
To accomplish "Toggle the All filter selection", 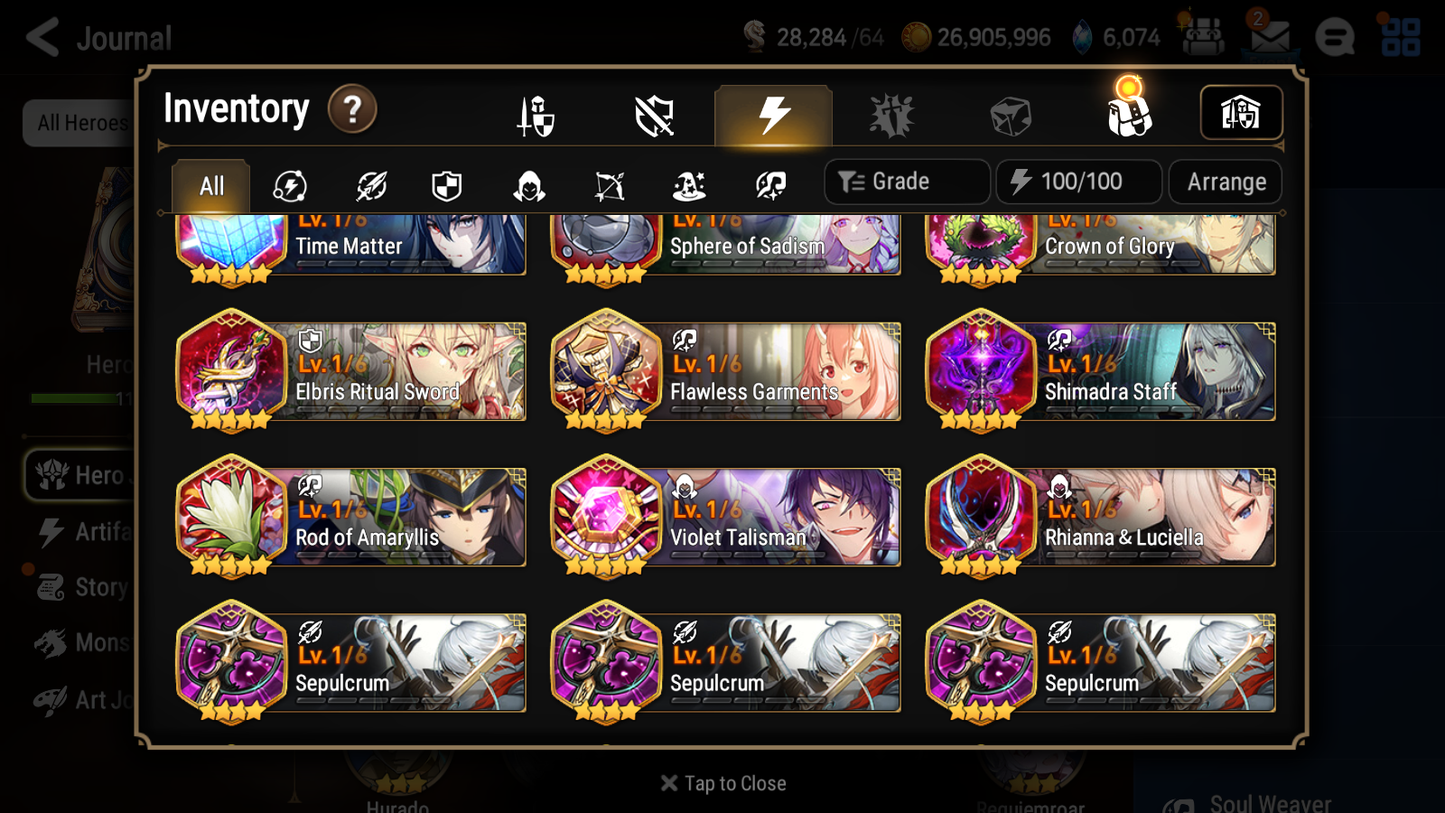I will 210,184.
